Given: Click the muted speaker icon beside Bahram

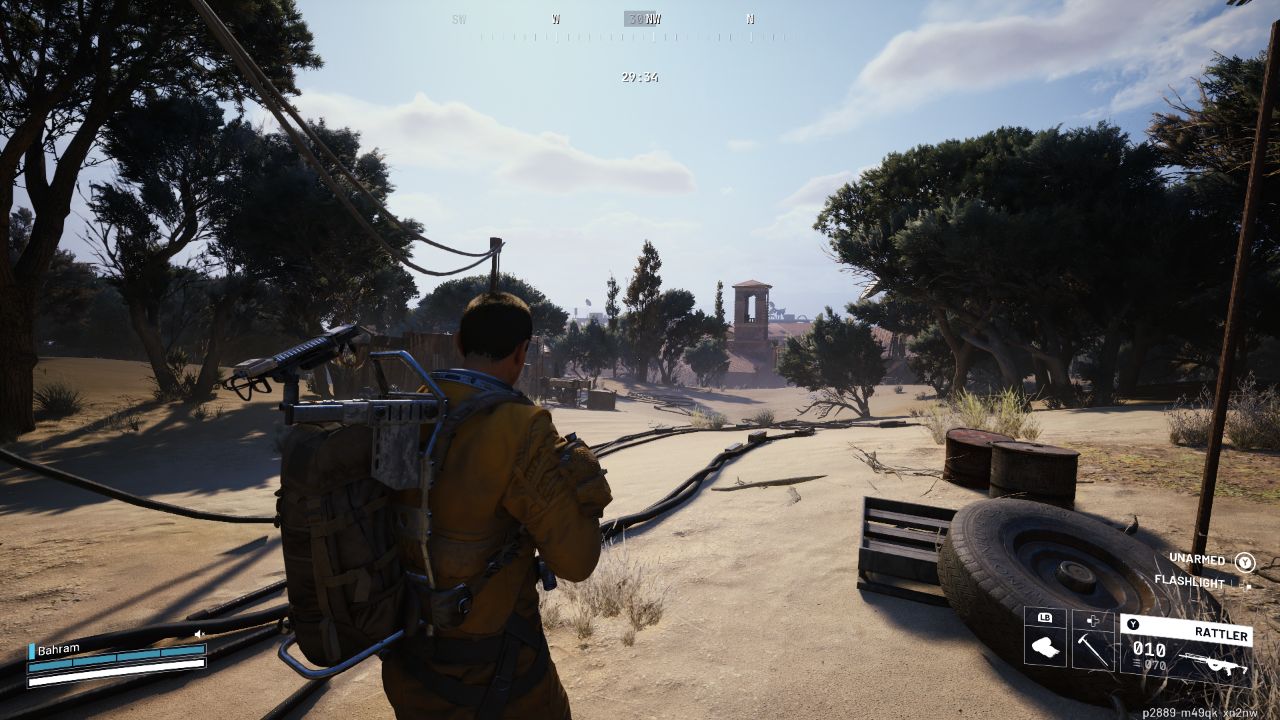Looking at the screenshot, I should point(199,633).
